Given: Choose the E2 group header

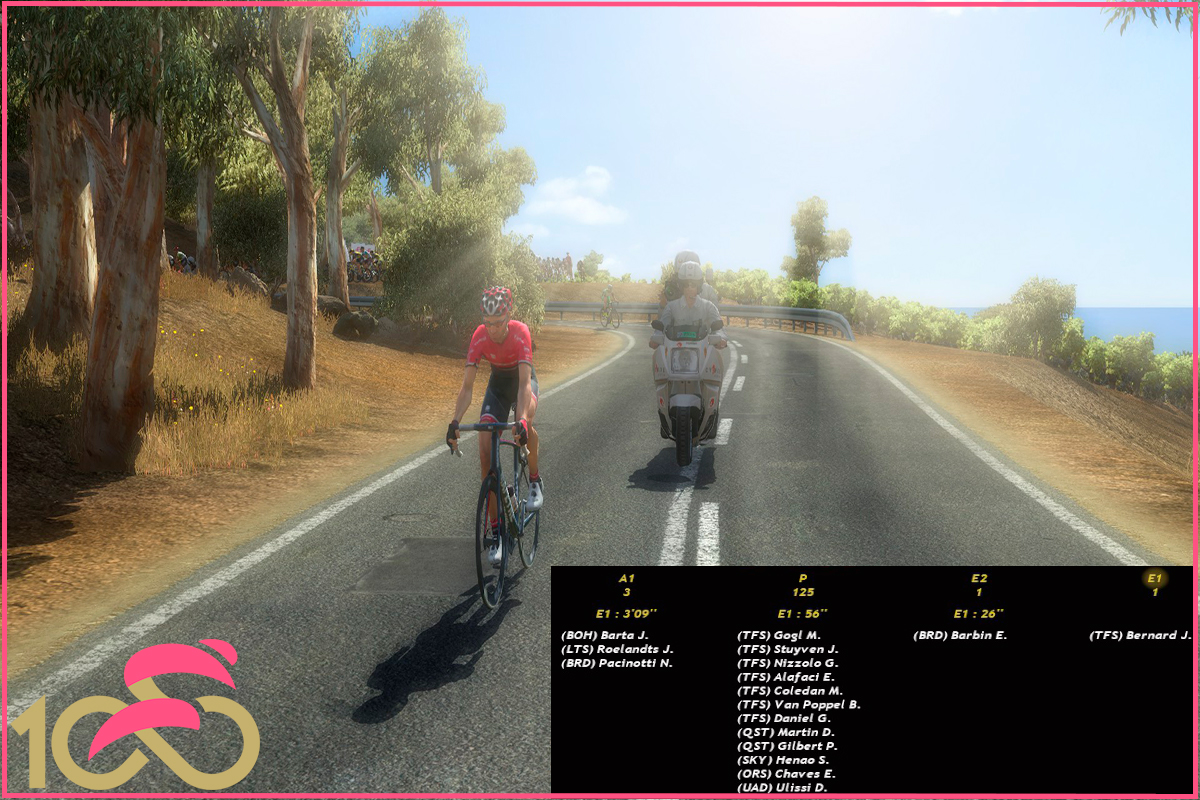Looking at the screenshot, I should tap(979, 578).
